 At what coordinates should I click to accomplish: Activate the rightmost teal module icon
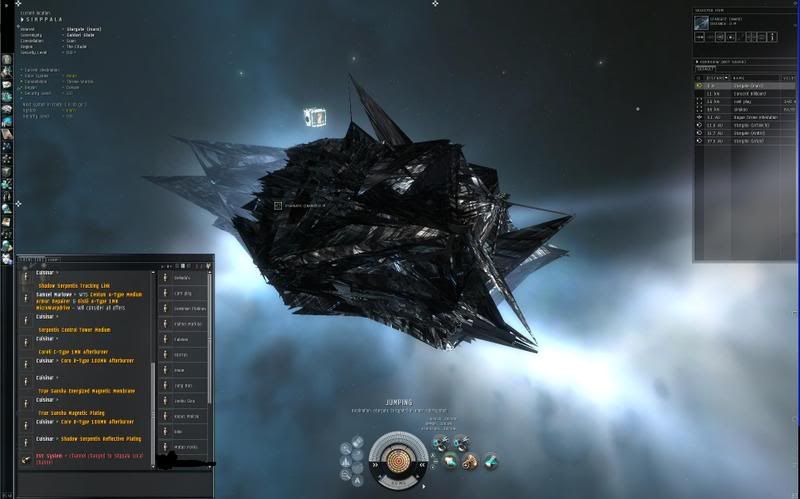[490, 460]
